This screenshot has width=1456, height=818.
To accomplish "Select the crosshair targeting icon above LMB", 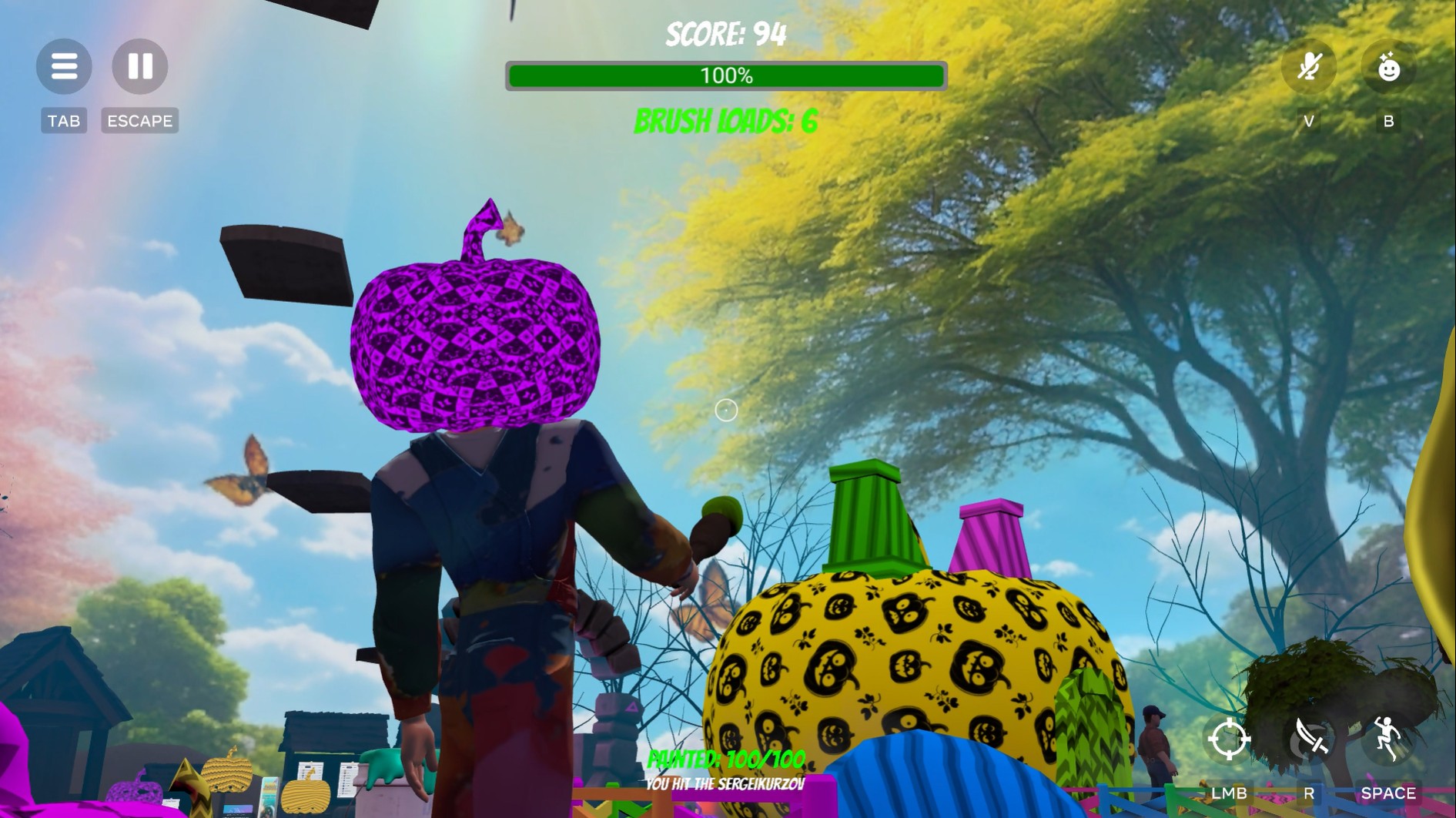I will click(1231, 738).
